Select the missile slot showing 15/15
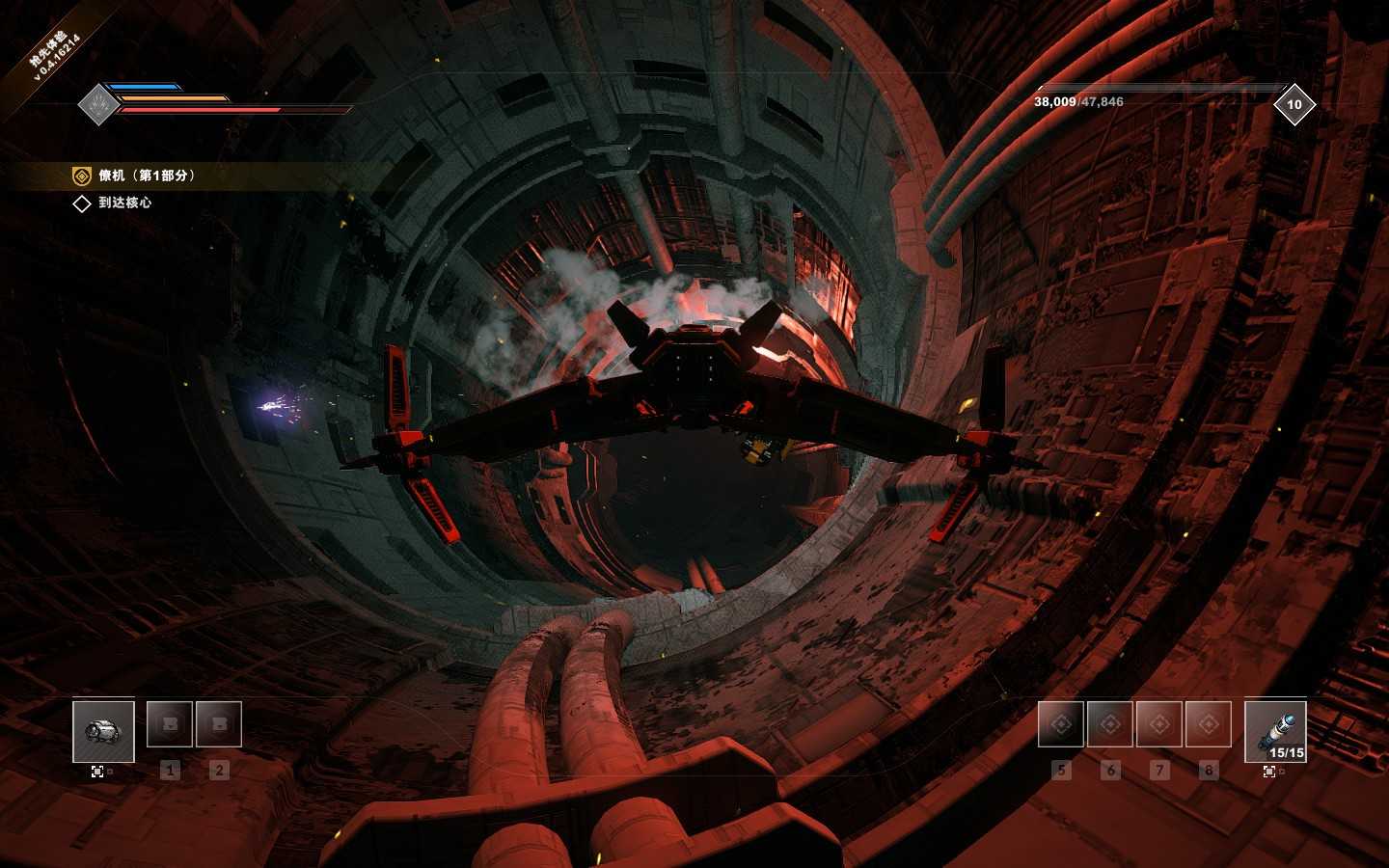The height and width of the screenshot is (868, 1389). 1275,731
